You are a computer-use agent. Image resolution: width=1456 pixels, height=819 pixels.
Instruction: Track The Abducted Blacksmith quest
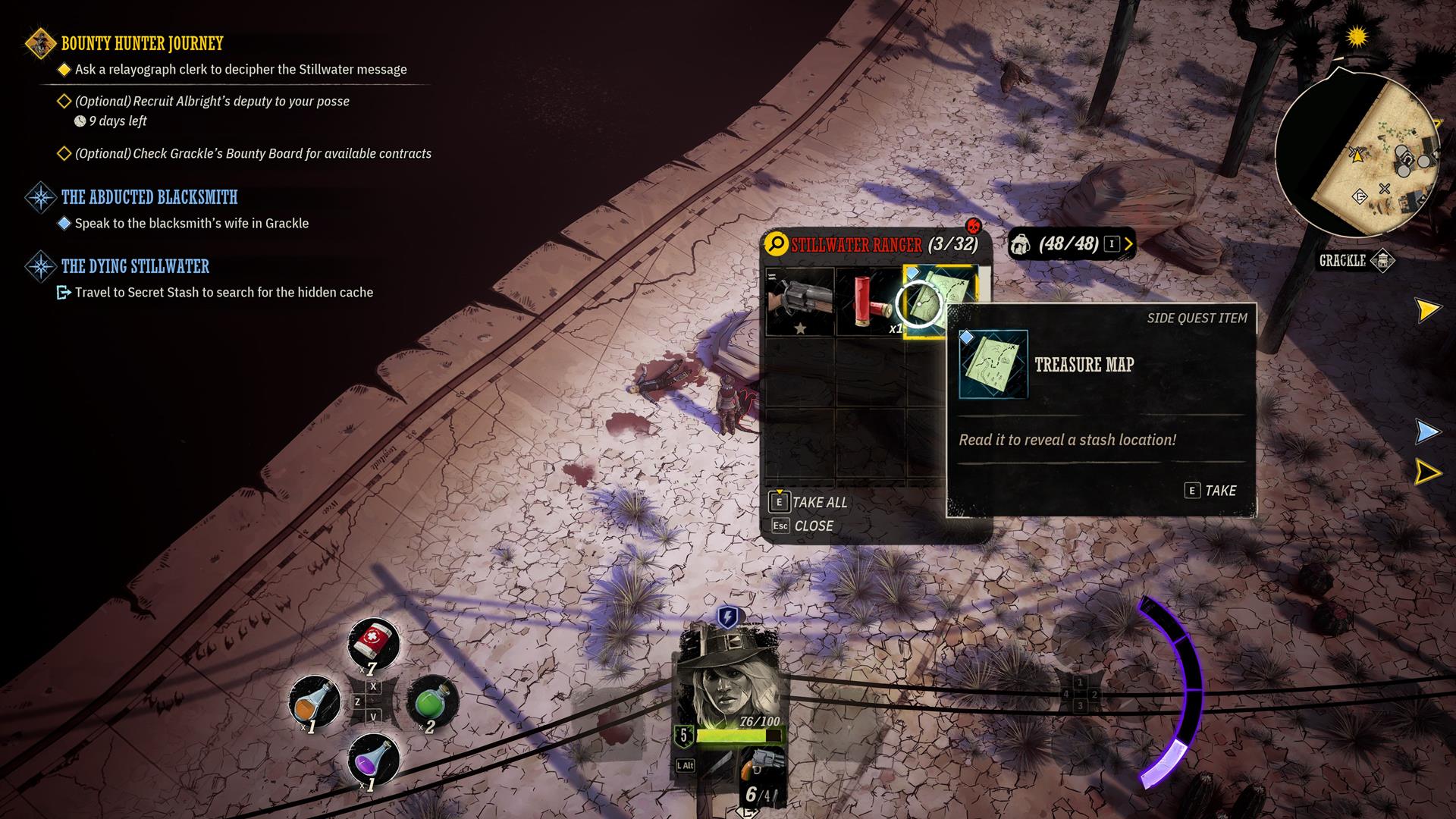click(x=149, y=197)
